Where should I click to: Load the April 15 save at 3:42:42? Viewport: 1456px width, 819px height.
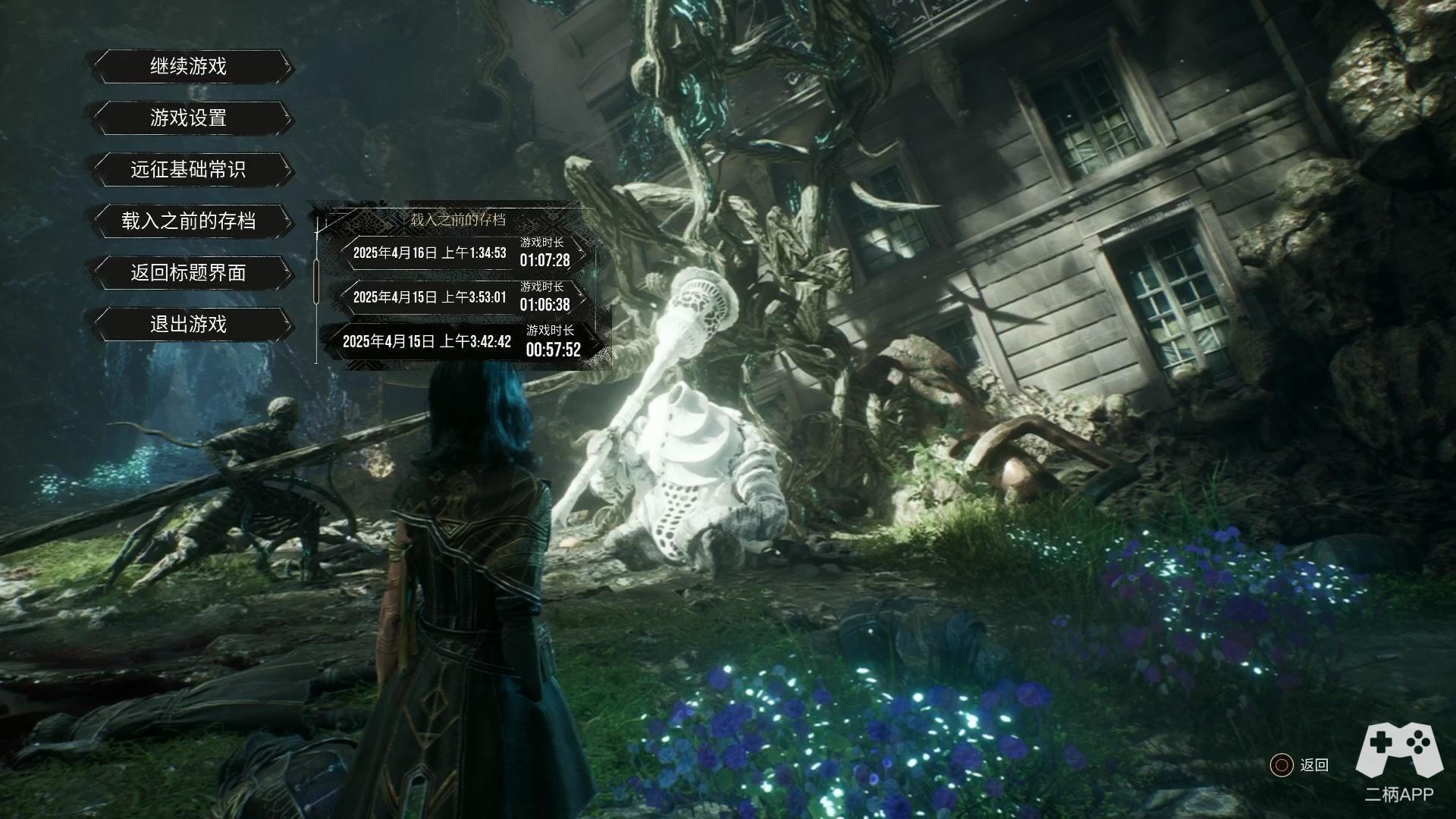tap(461, 342)
